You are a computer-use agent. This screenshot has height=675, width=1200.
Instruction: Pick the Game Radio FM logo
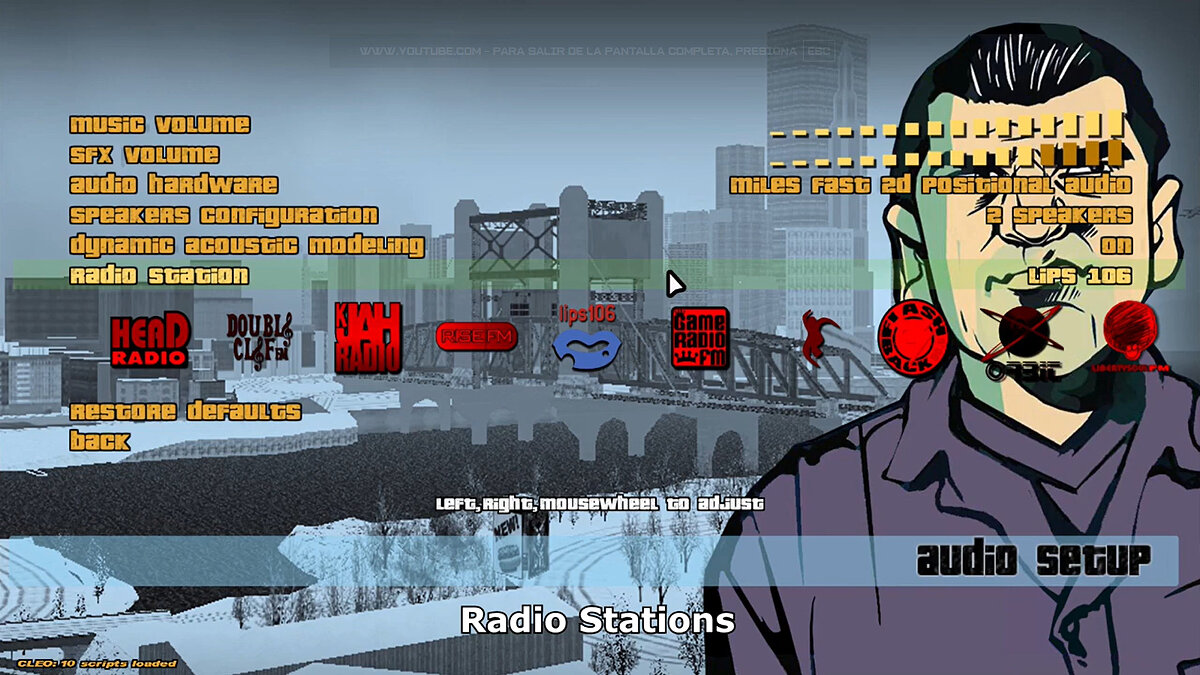pyautogui.click(x=699, y=338)
